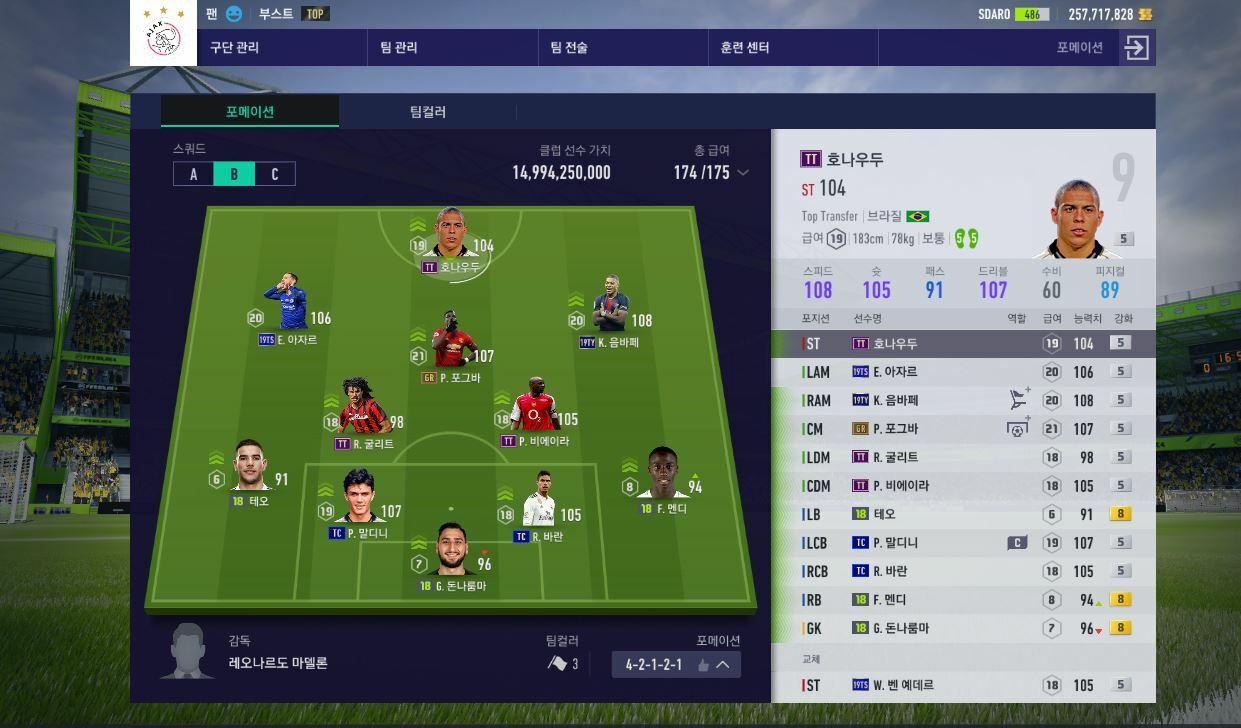Select the 포메이션 tab

tap(250, 112)
